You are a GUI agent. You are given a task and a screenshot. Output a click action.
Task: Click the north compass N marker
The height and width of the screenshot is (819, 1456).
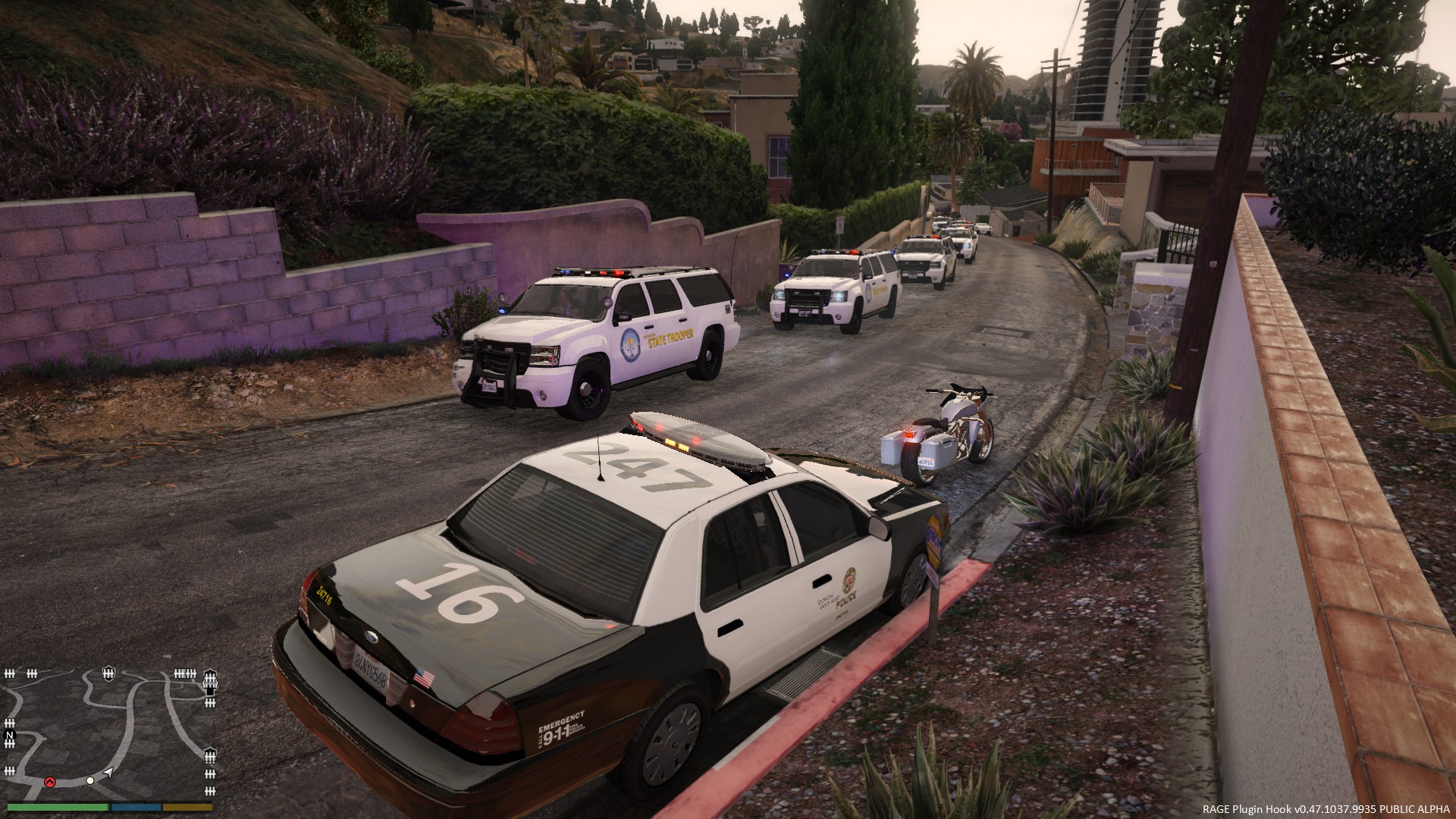pos(10,736)
